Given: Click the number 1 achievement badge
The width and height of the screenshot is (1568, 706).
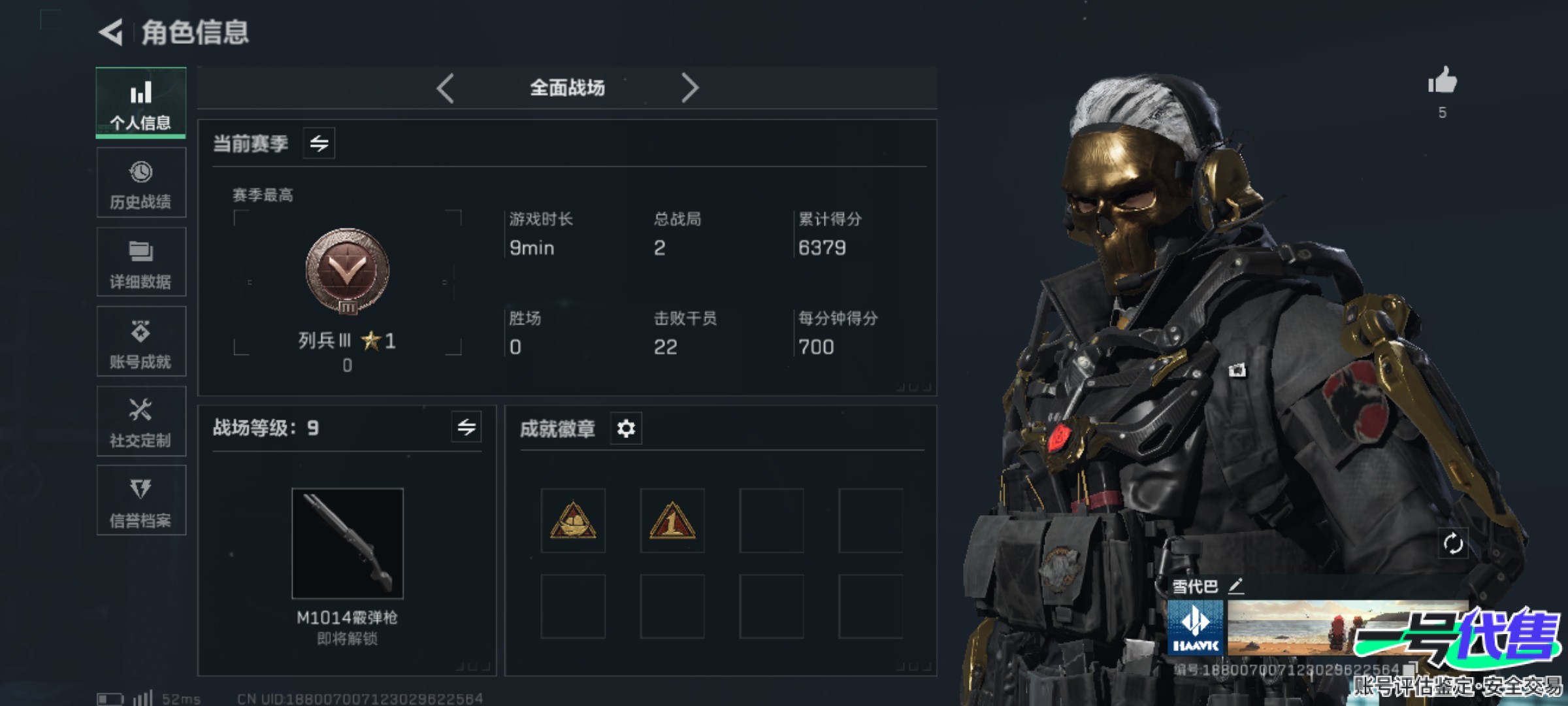Looking at the screenshot, I should (672, 521).
